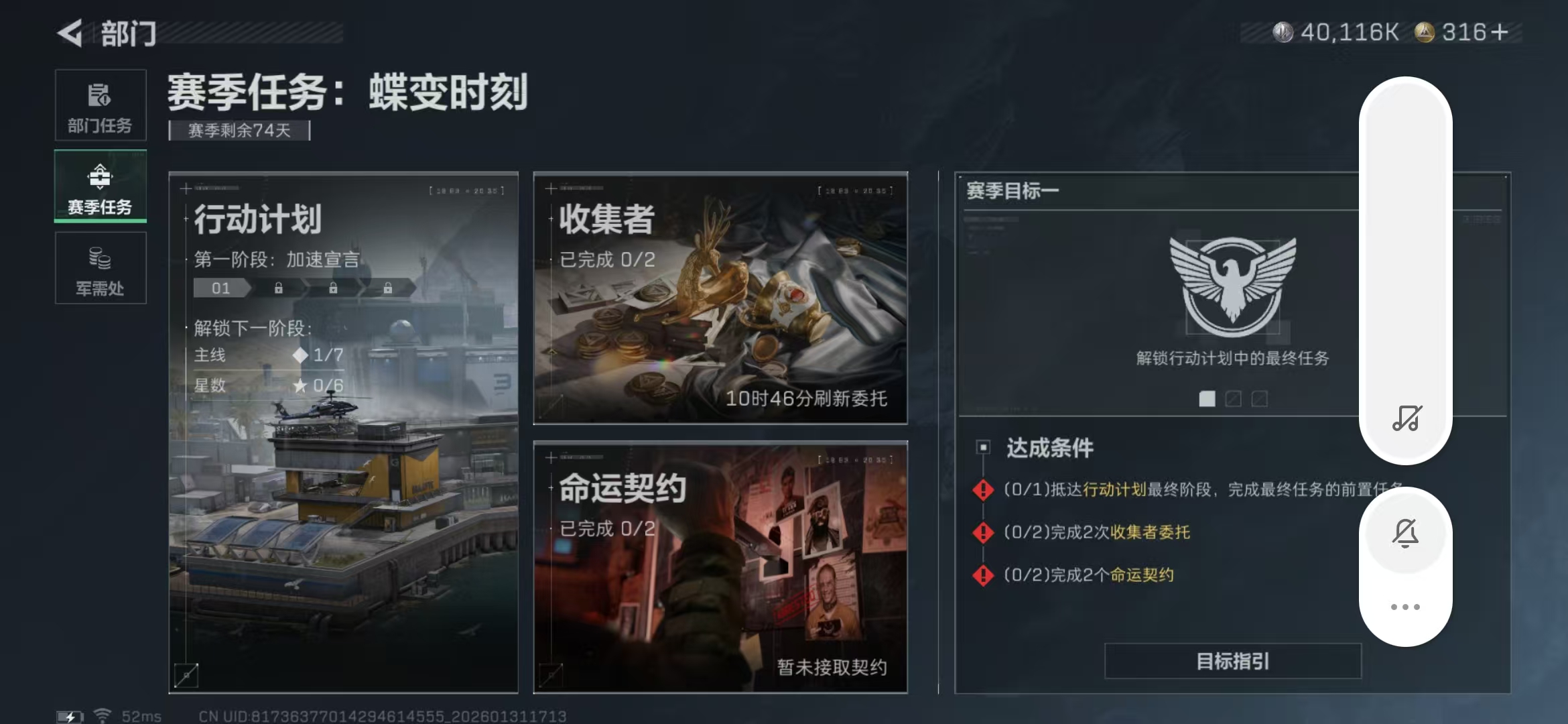Open the more options ellipsis button
Image resolution: width=1568 pixels, height=724 pixels.
[1406, 605]
